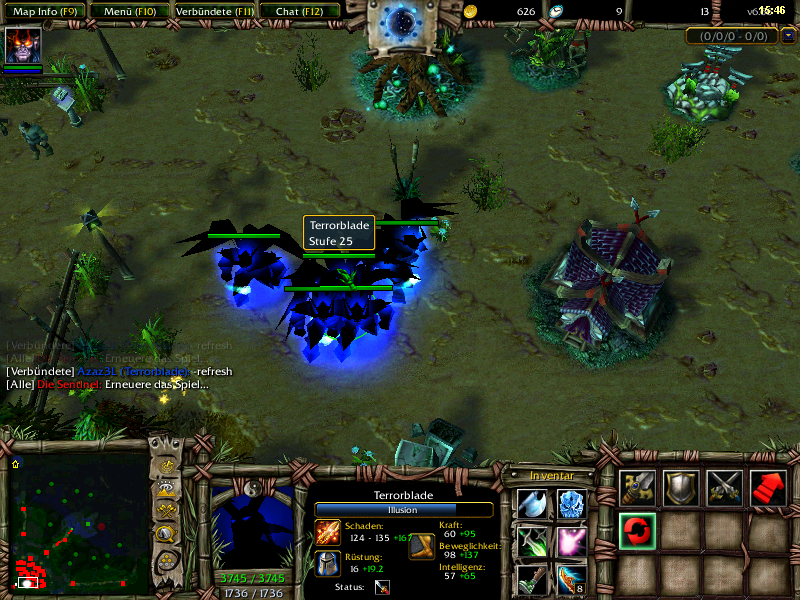The image size is (800, 600).
Task: Open the Menü (F10) game menu
Action: pyautogui.click(x=128, y=11)
